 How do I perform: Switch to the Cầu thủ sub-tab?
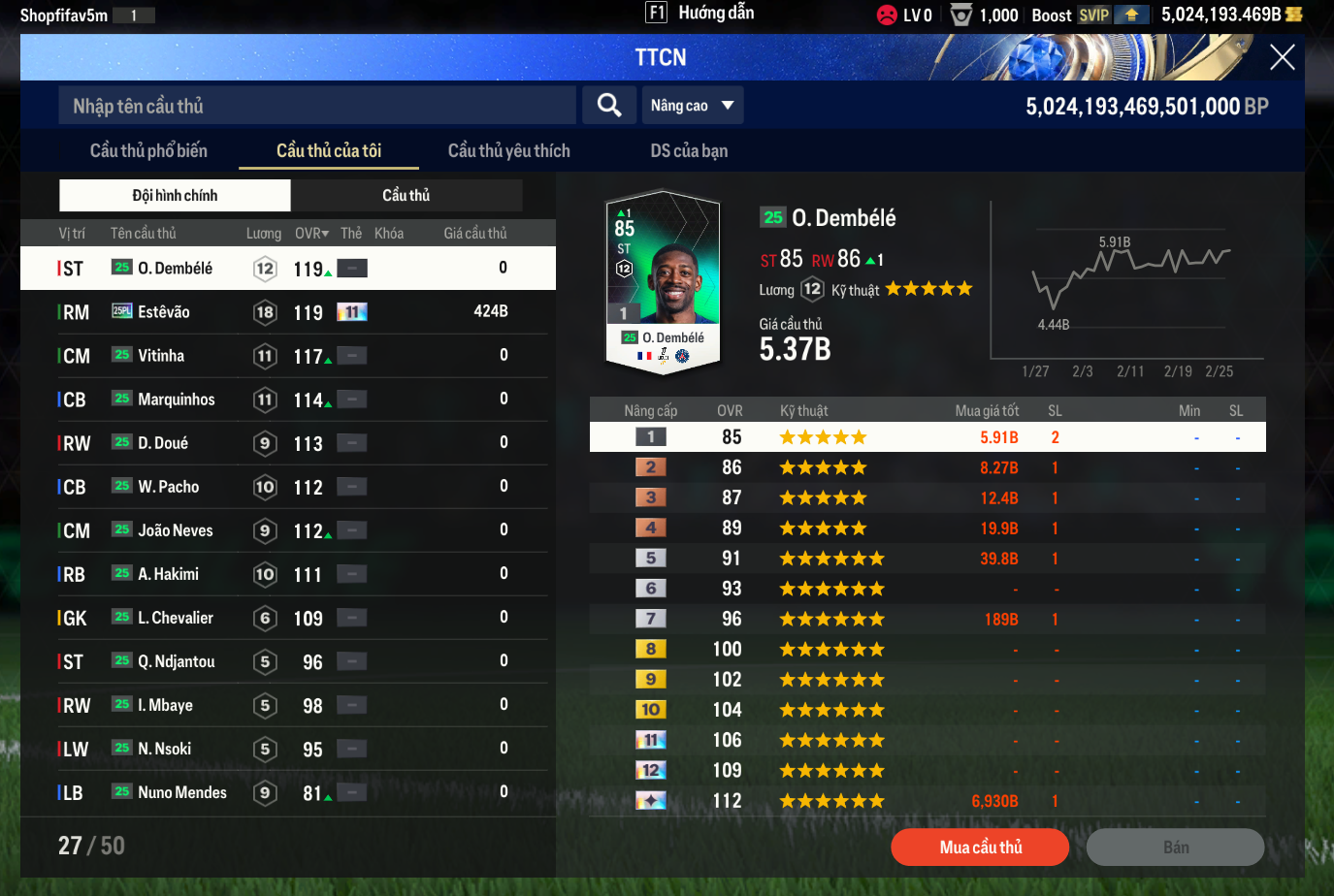pyautogui.click(x=406, y=196)
